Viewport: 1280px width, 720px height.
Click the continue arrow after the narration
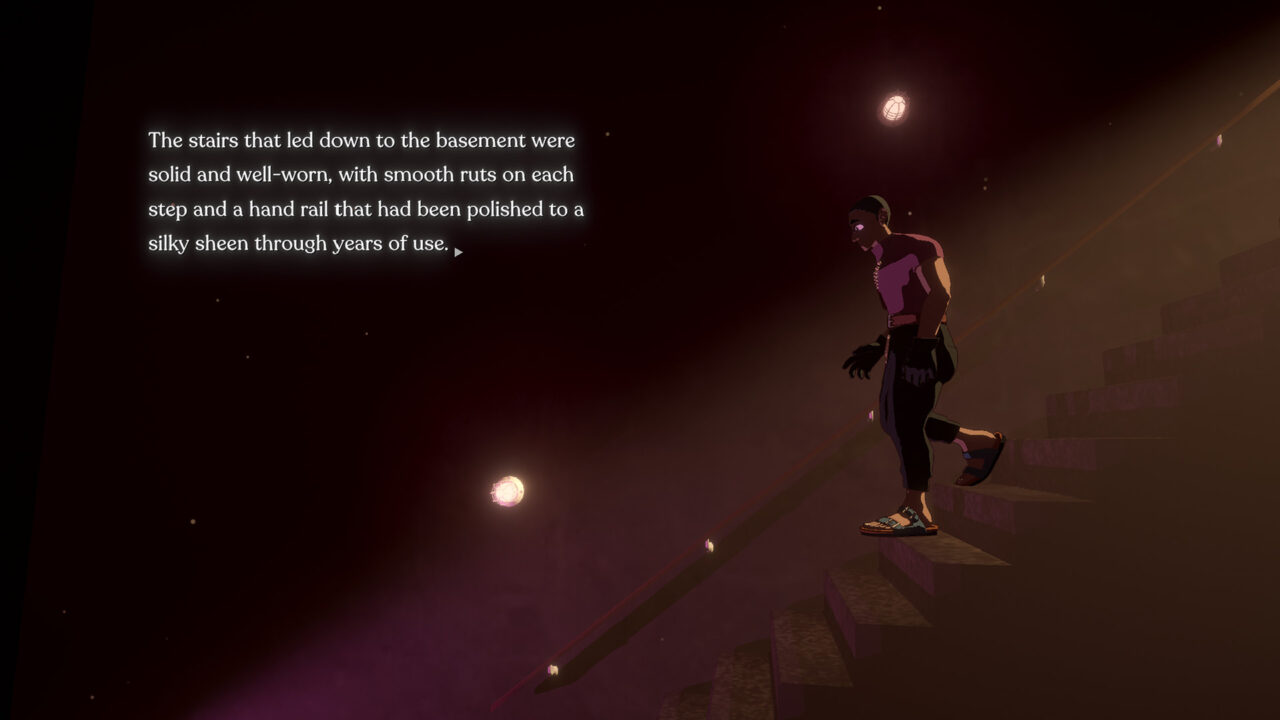(458, 252)
